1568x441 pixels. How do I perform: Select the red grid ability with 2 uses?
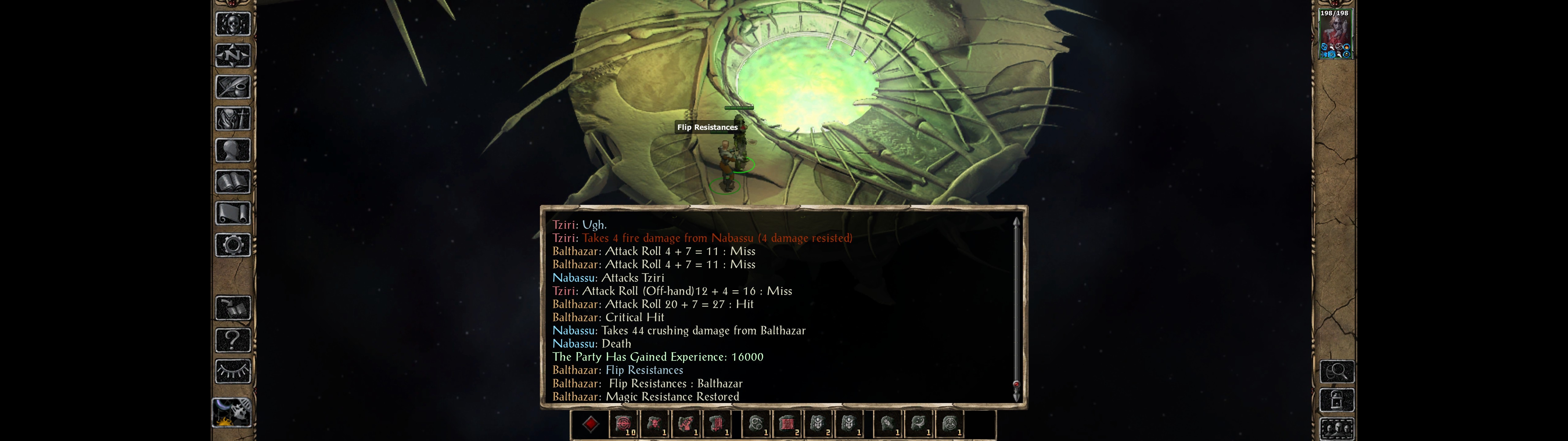[787, 424]
